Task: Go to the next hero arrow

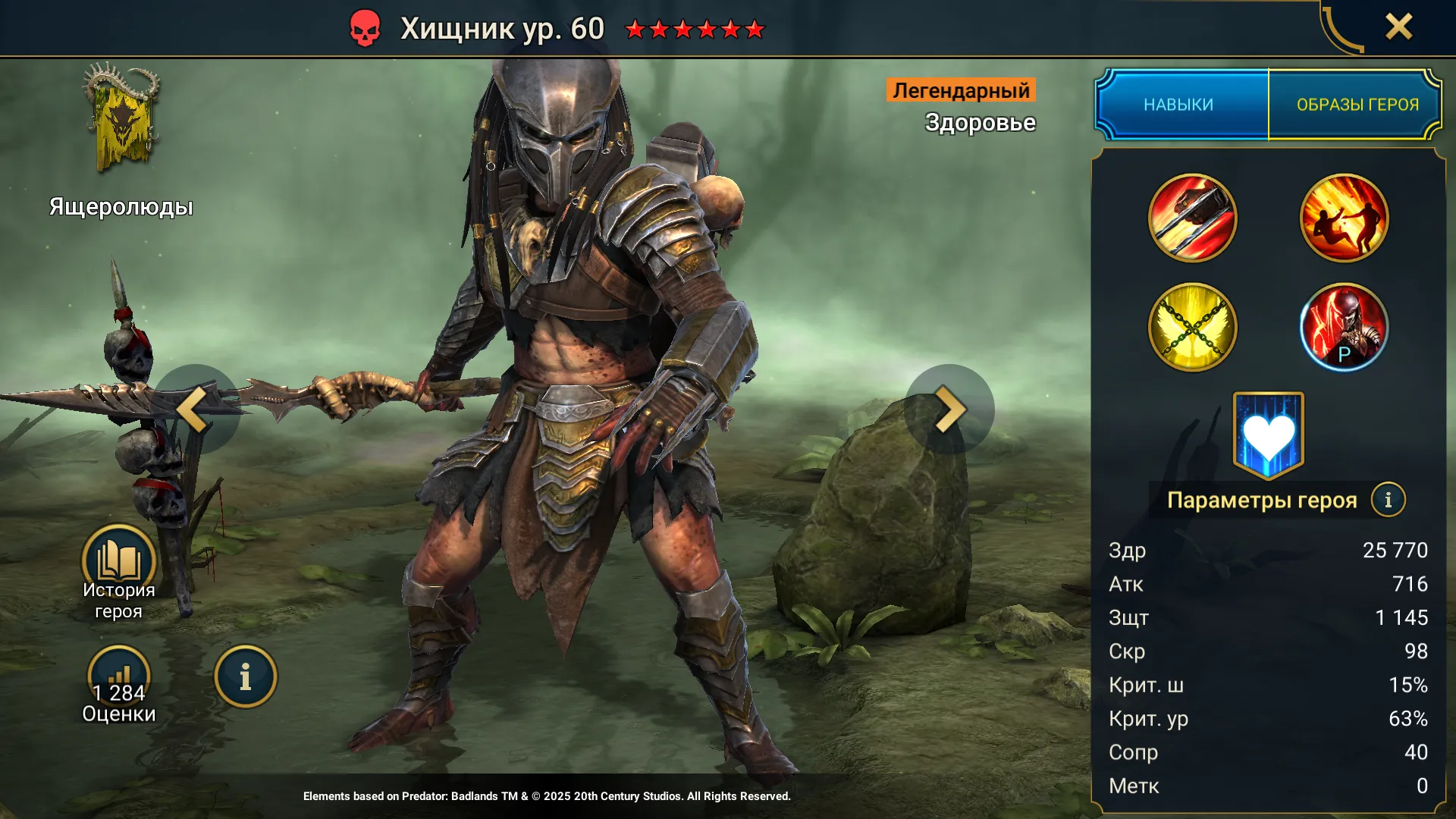Action: (949, 409)
